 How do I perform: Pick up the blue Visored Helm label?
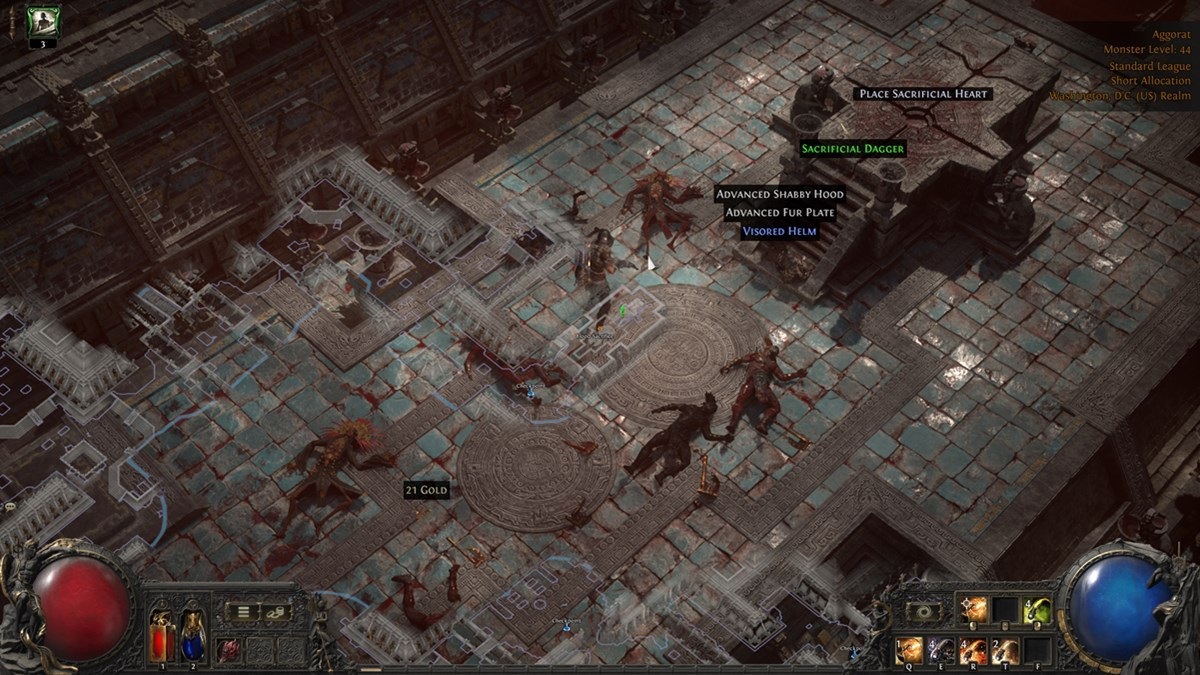pyautogui.click(x=779, y=231)
